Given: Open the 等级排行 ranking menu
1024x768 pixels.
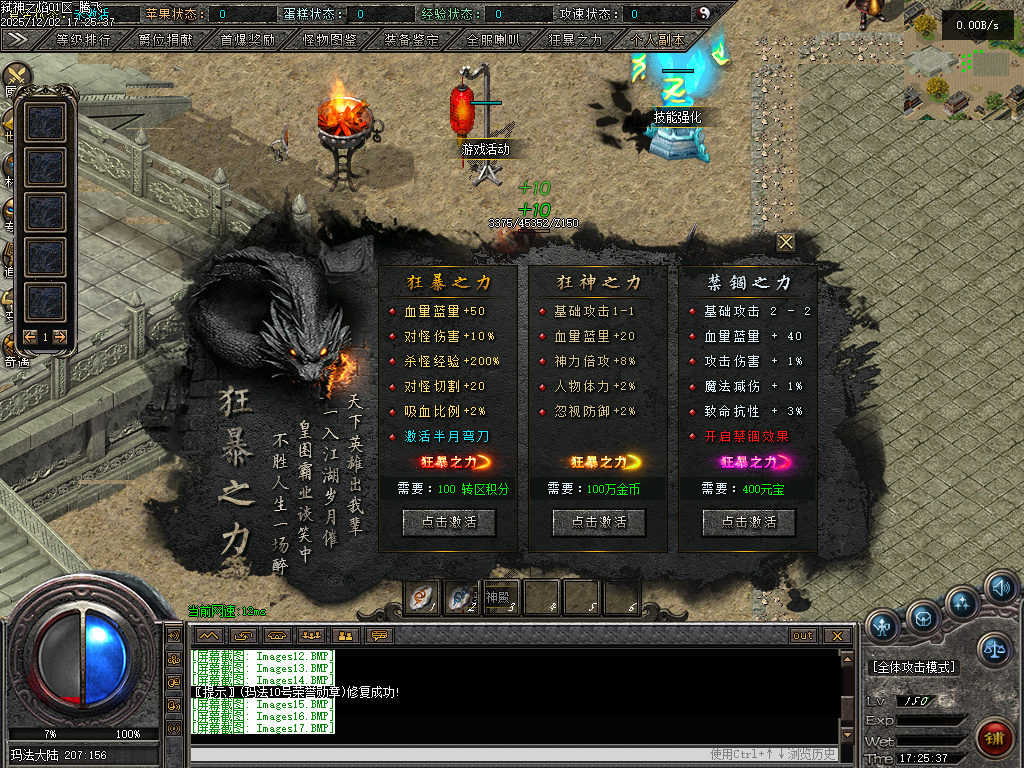Looking at the screenshot, I should pos(84,40).
